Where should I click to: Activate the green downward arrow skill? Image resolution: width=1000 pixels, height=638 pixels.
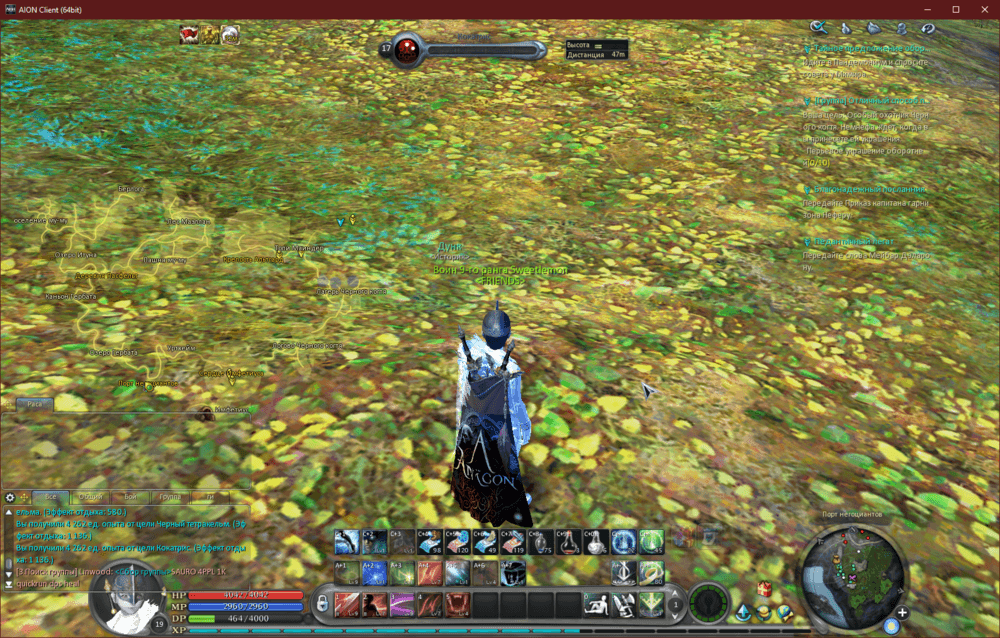[651, 604]
